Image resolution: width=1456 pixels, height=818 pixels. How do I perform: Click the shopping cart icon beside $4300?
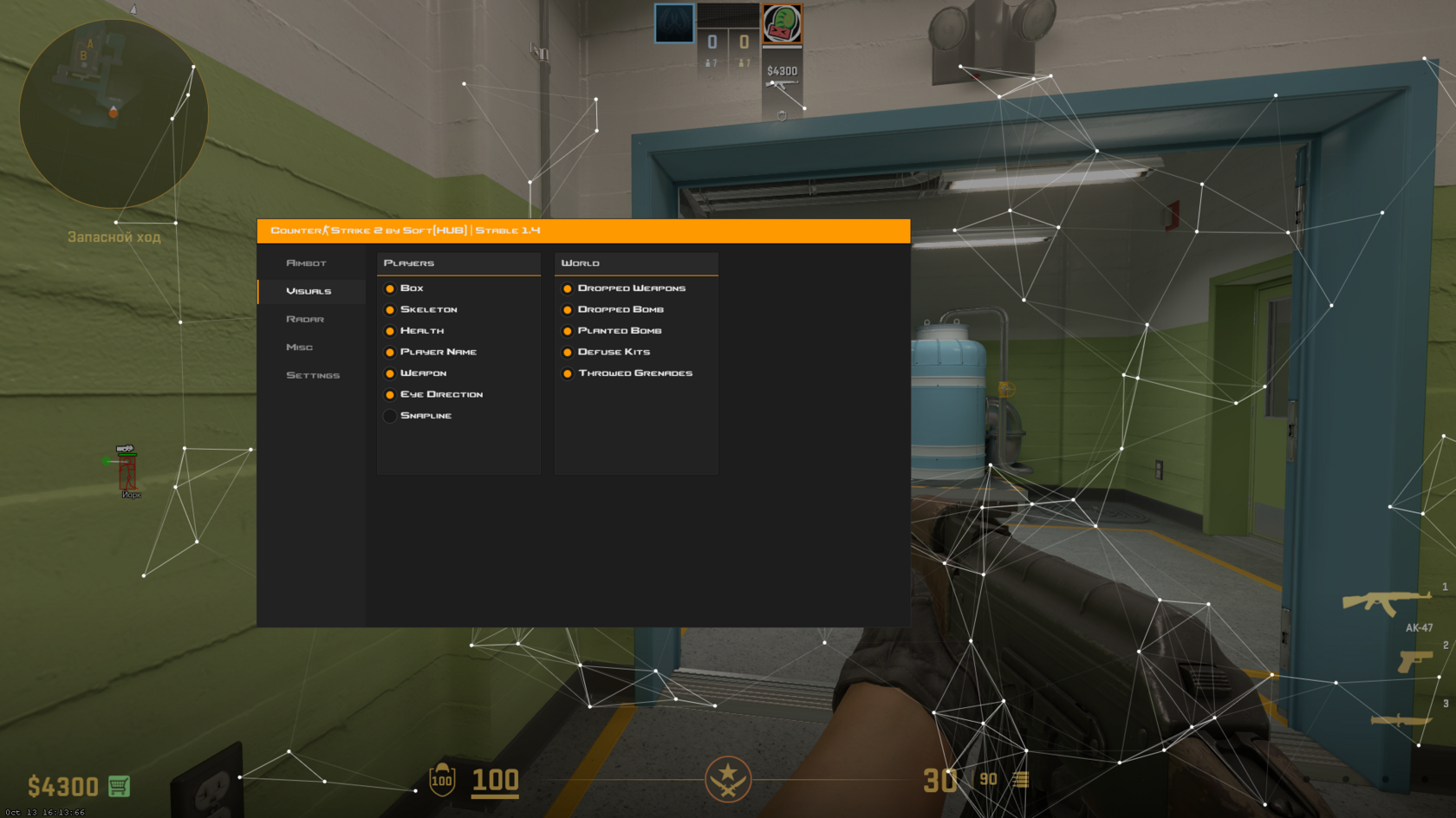point(117,786)
